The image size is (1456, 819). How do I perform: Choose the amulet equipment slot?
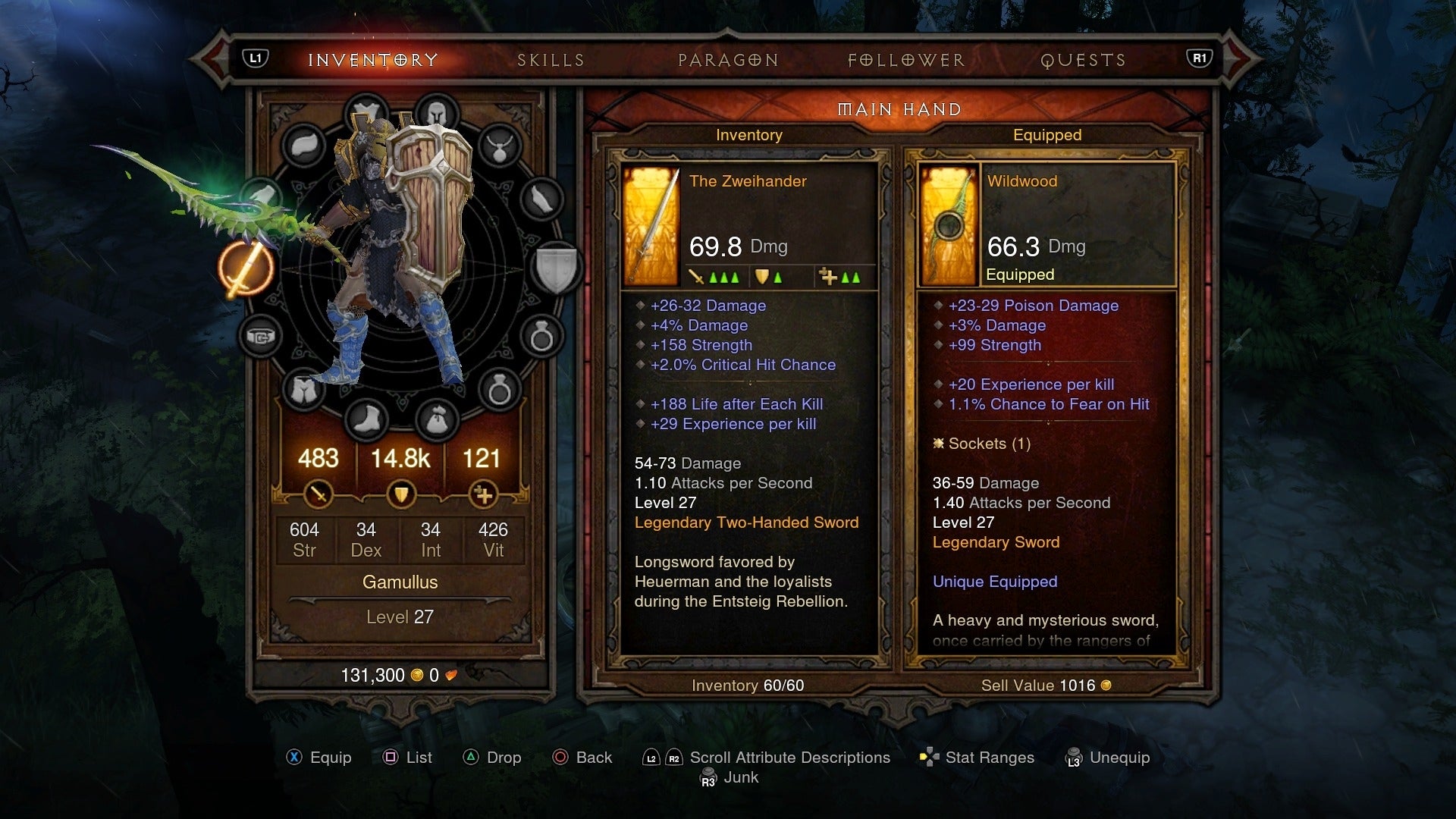click(499, 146)
